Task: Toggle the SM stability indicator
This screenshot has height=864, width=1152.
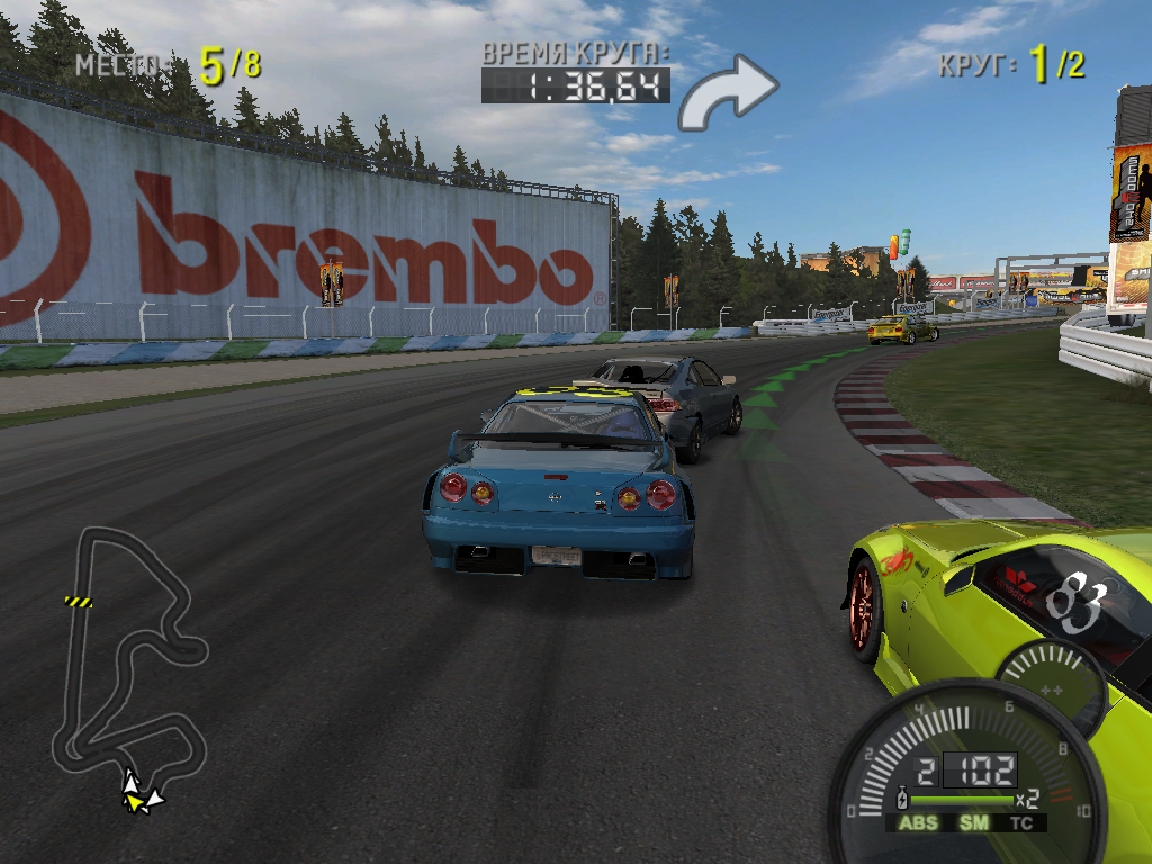Action: [973, 823]
